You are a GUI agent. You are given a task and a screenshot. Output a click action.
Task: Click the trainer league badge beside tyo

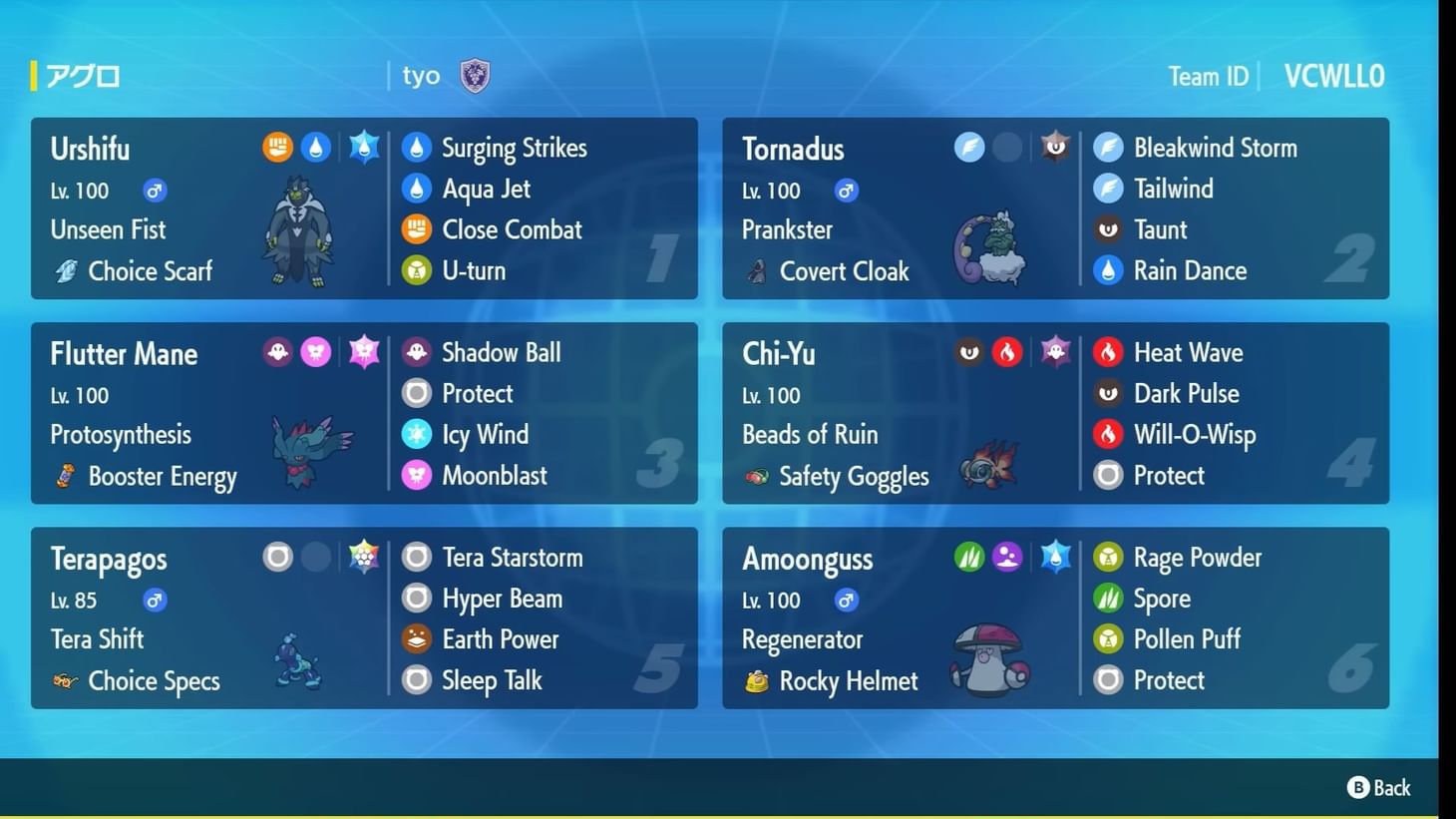(x=476, y=74)
